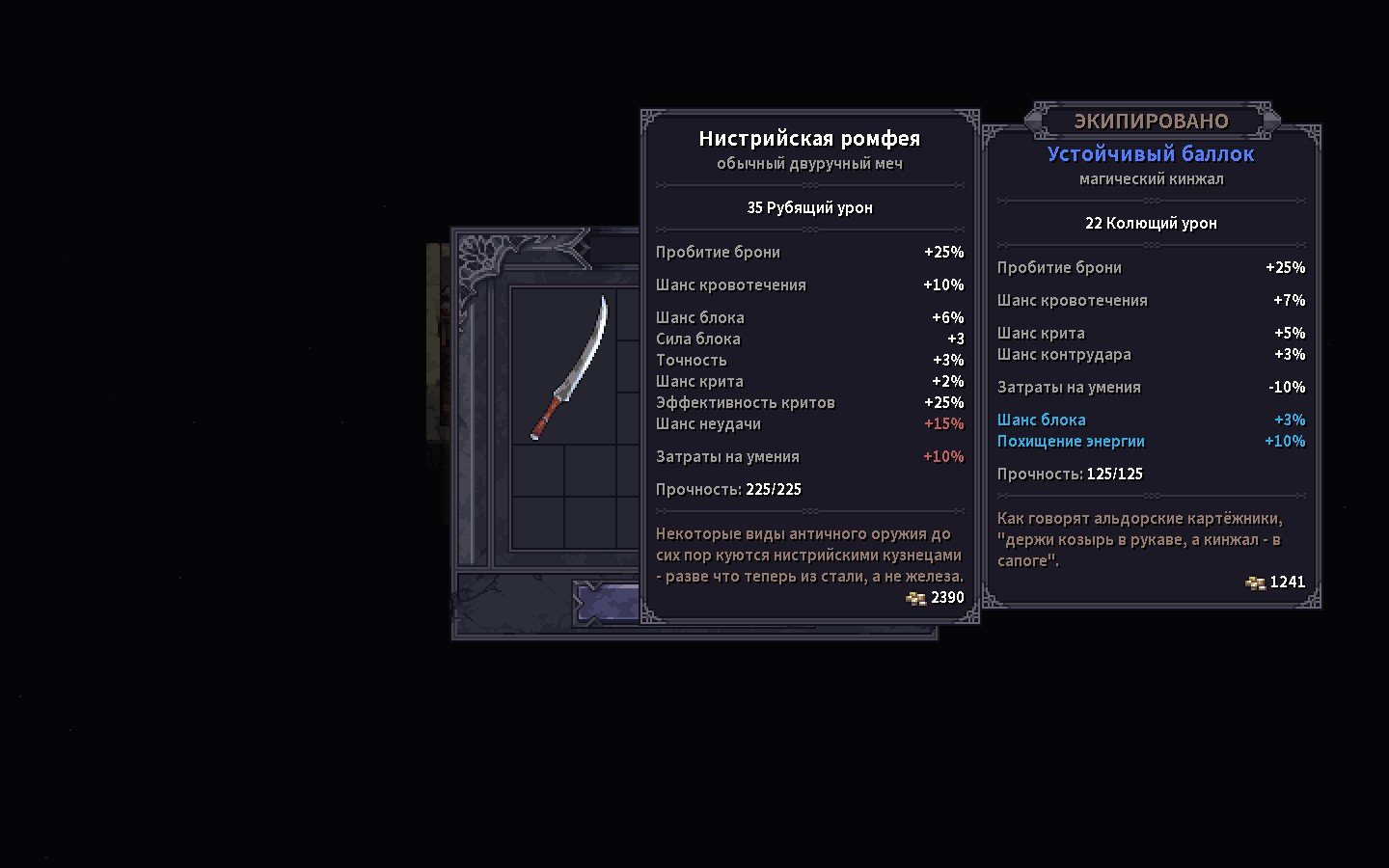Select the Nistrian rhomphaia sword in the container
This screenshot has width=1389, height=868.
571,367
